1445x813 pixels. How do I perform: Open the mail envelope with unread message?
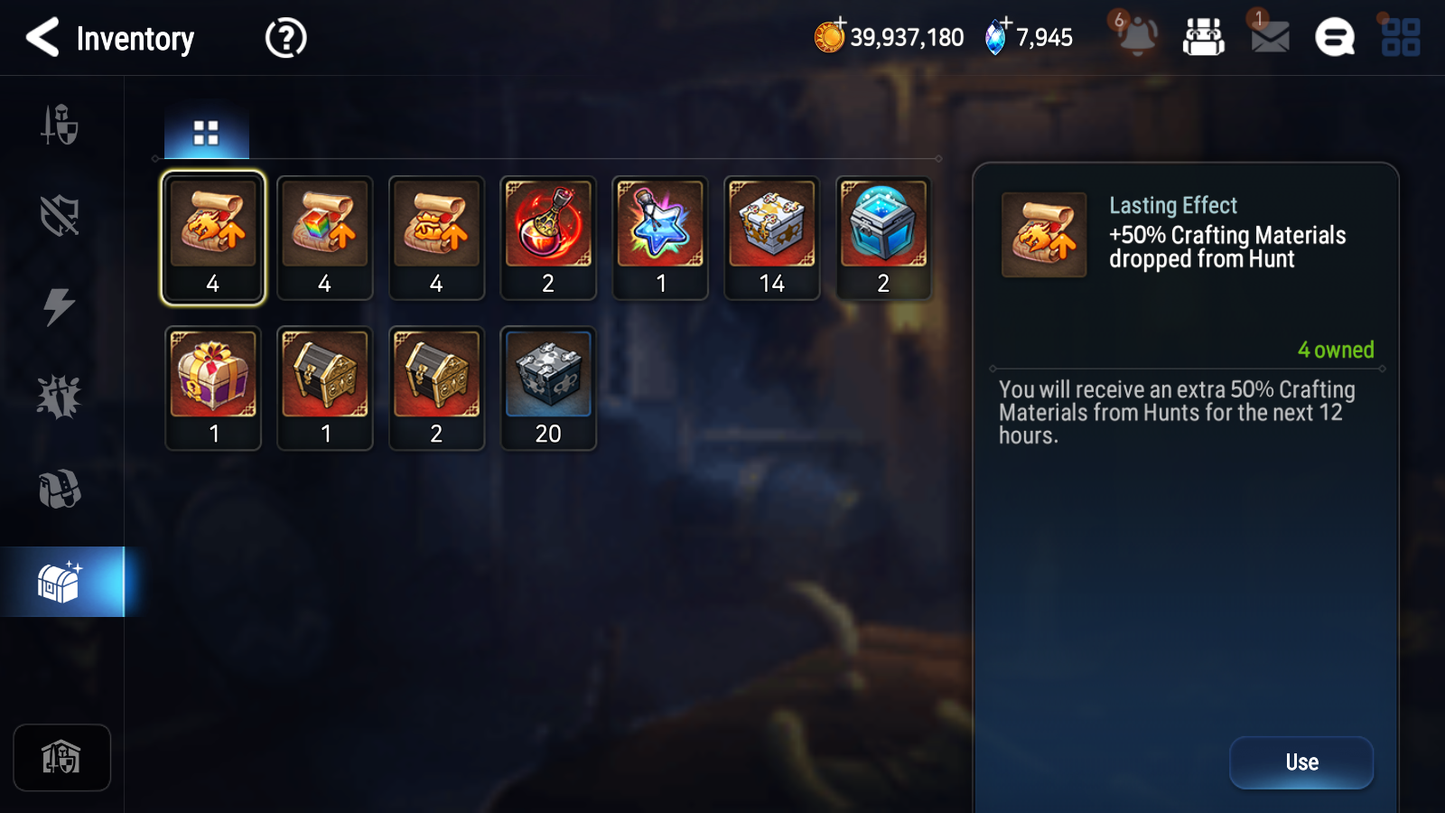(1268, 37)
